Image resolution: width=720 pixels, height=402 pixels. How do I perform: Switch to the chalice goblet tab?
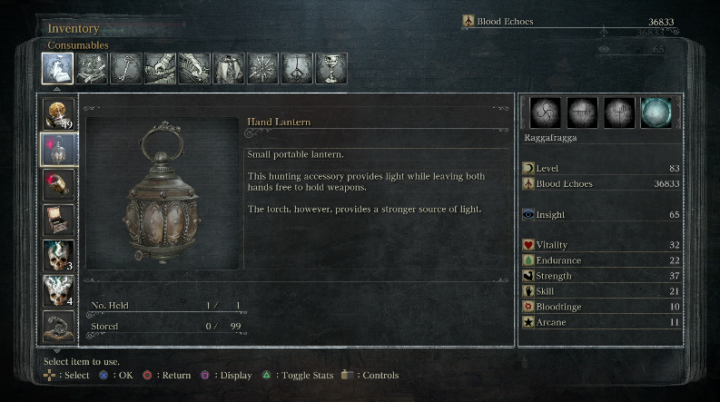tap(331, 68)
